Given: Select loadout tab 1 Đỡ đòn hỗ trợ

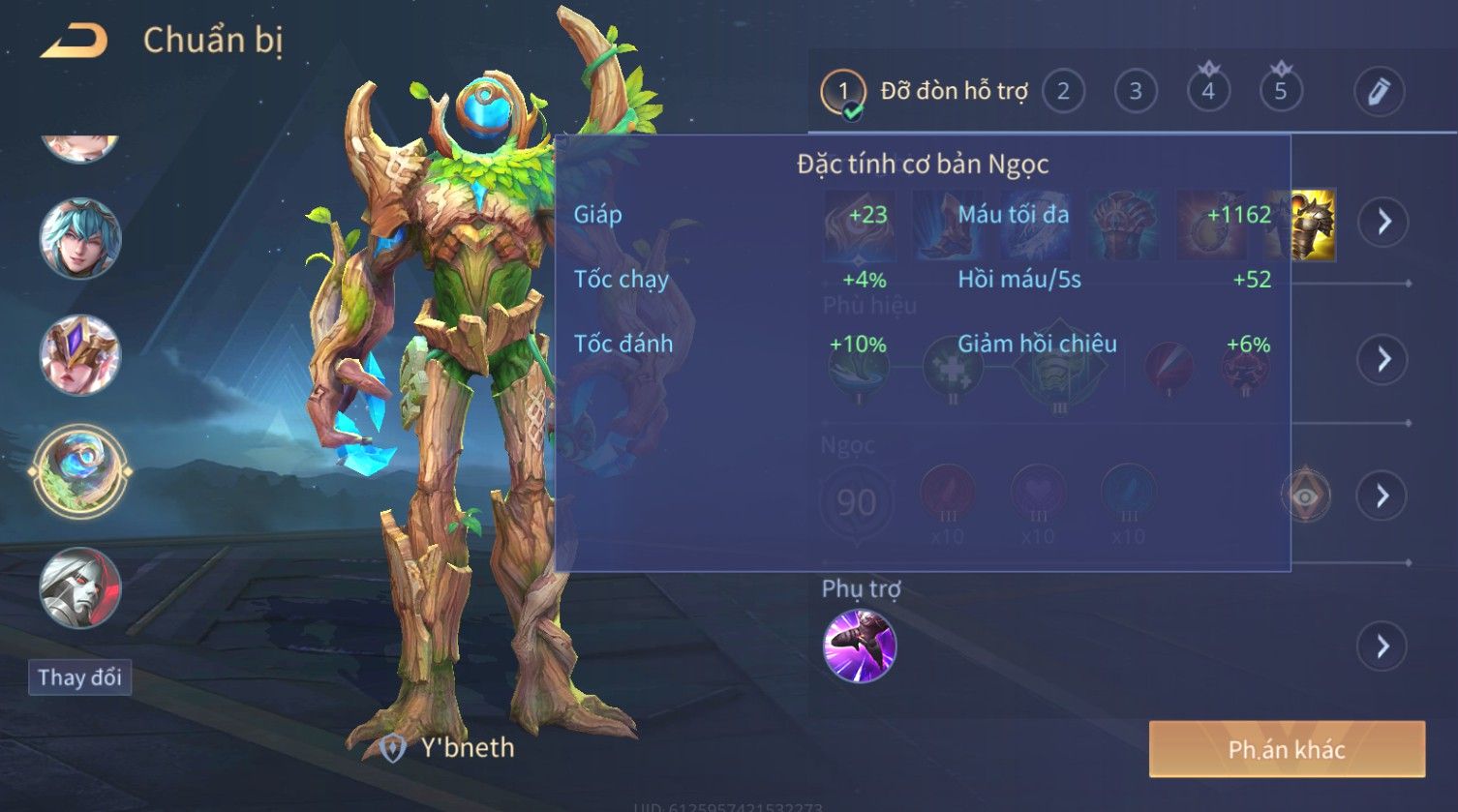Looking at the screenshot, I should click(925, 92).
